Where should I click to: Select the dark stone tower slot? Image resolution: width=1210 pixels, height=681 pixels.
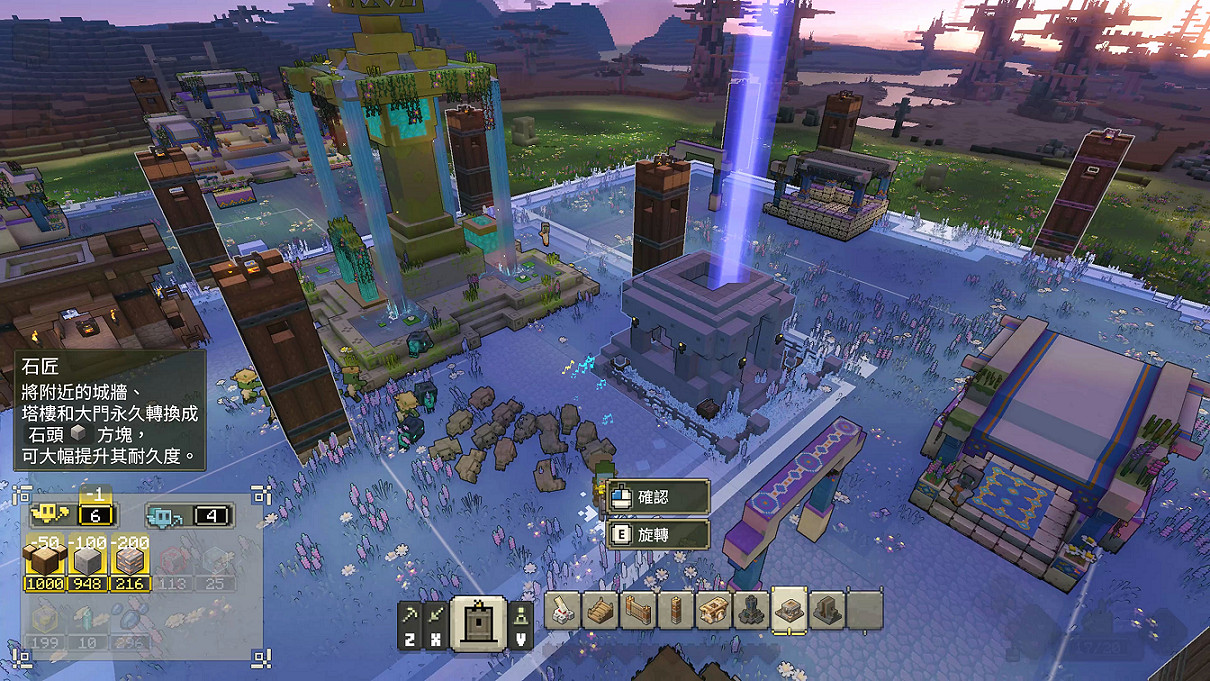pyautogui.click(x=751, y=609)
